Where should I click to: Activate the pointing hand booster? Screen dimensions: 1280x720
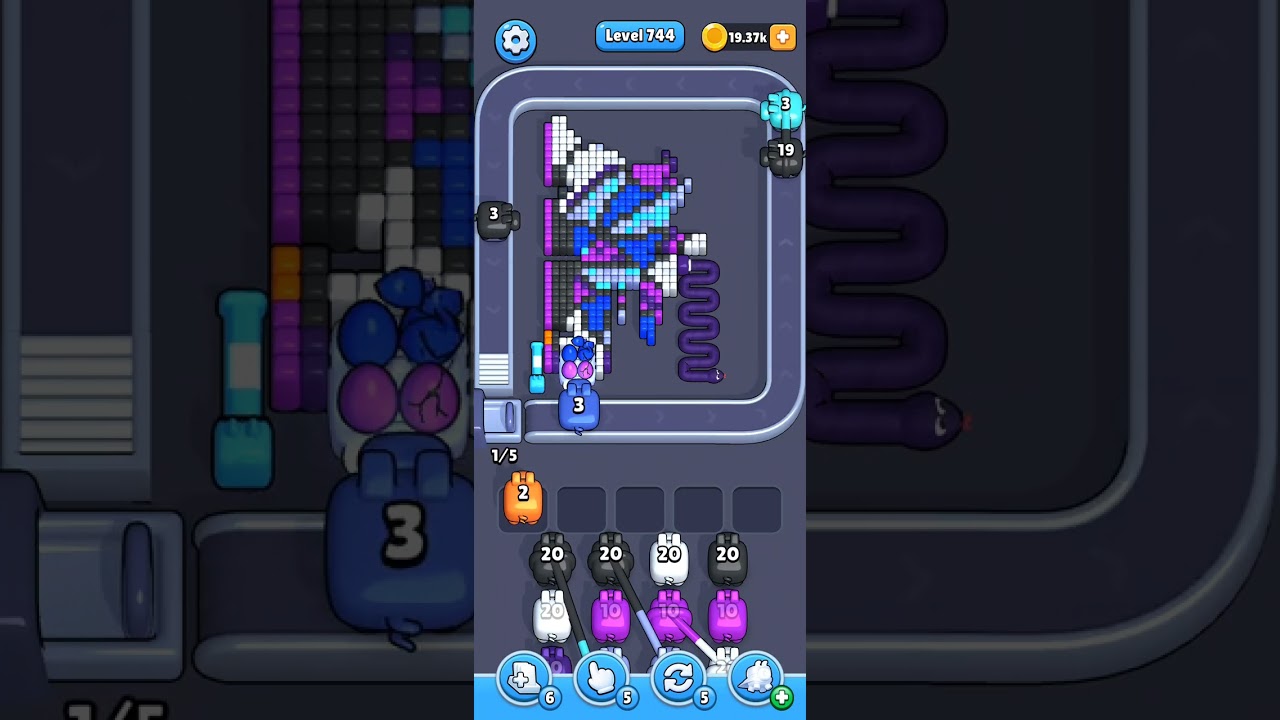click(x=602, y=678)
